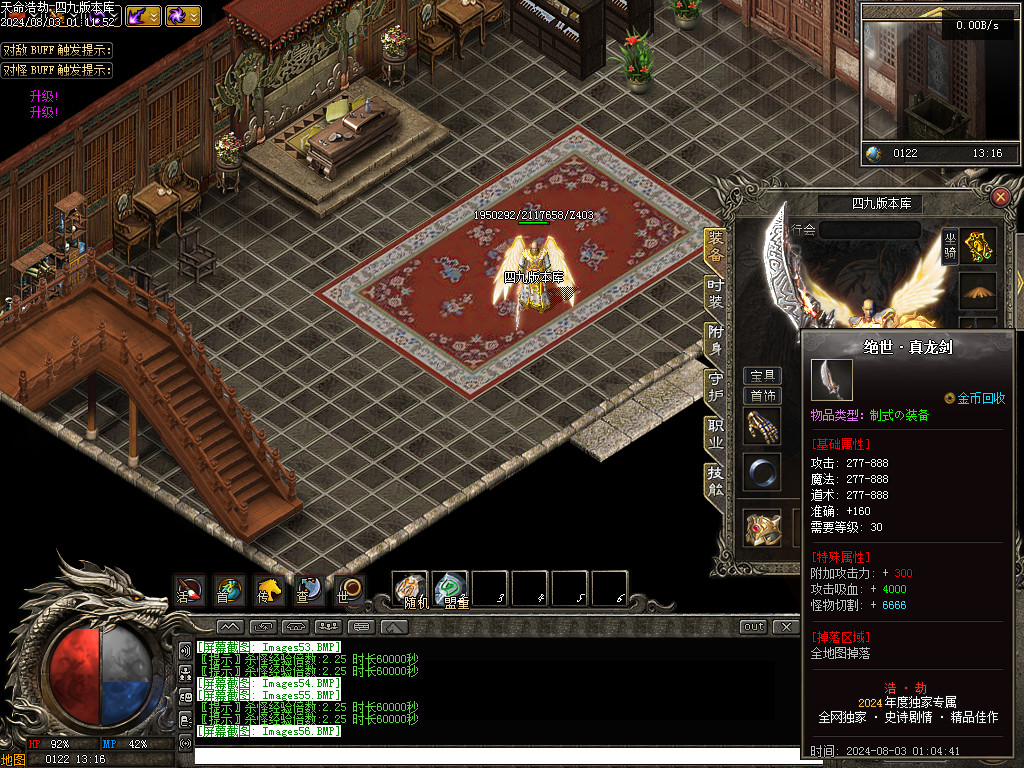This screenshot has height=768, width=1024.
Task: Show the 职业 class tab
Action: pos(715,433)
